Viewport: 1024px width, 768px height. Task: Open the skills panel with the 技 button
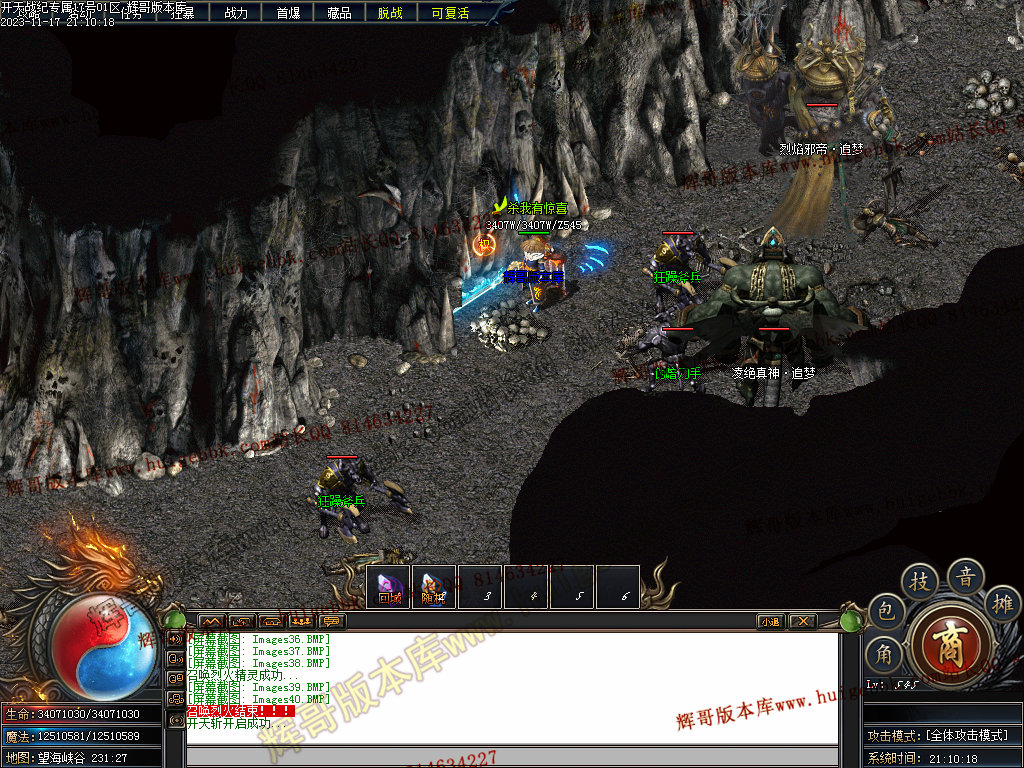point(920,582)
